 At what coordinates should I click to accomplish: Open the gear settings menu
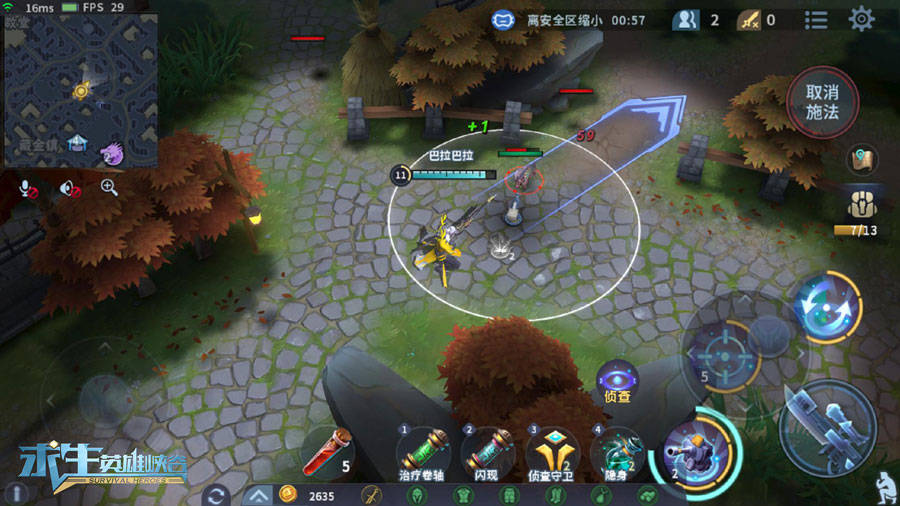pyautogui.click(x=861, y=19)
